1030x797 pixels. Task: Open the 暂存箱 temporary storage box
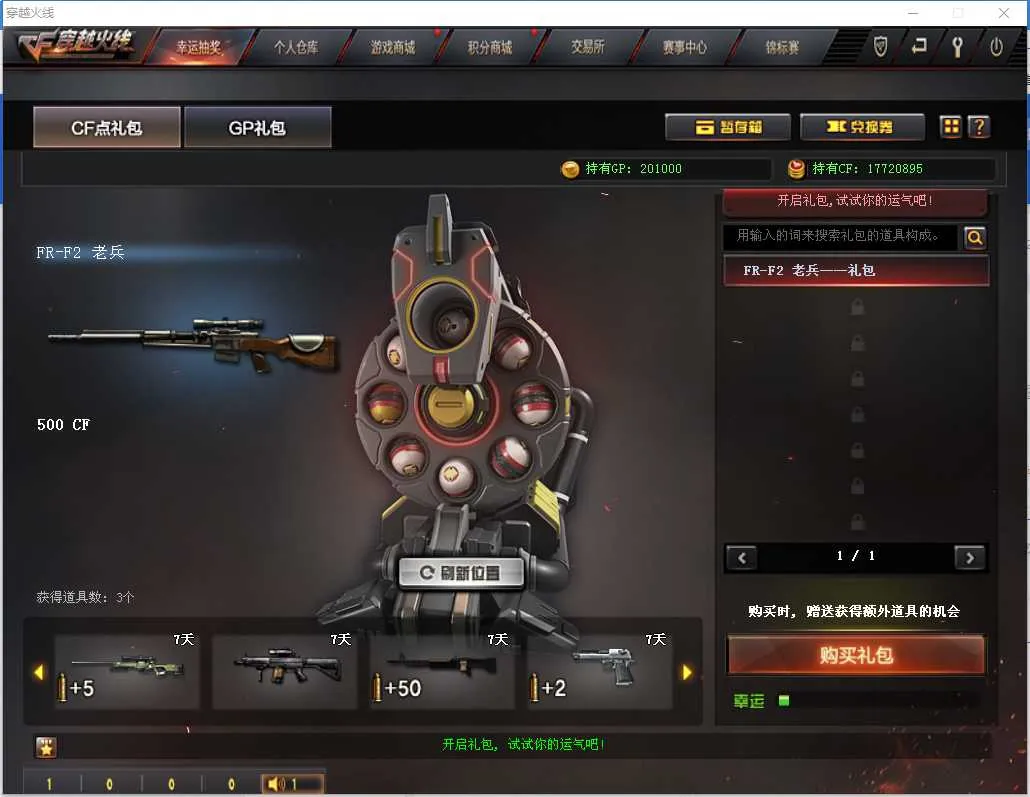click(728, 127)
